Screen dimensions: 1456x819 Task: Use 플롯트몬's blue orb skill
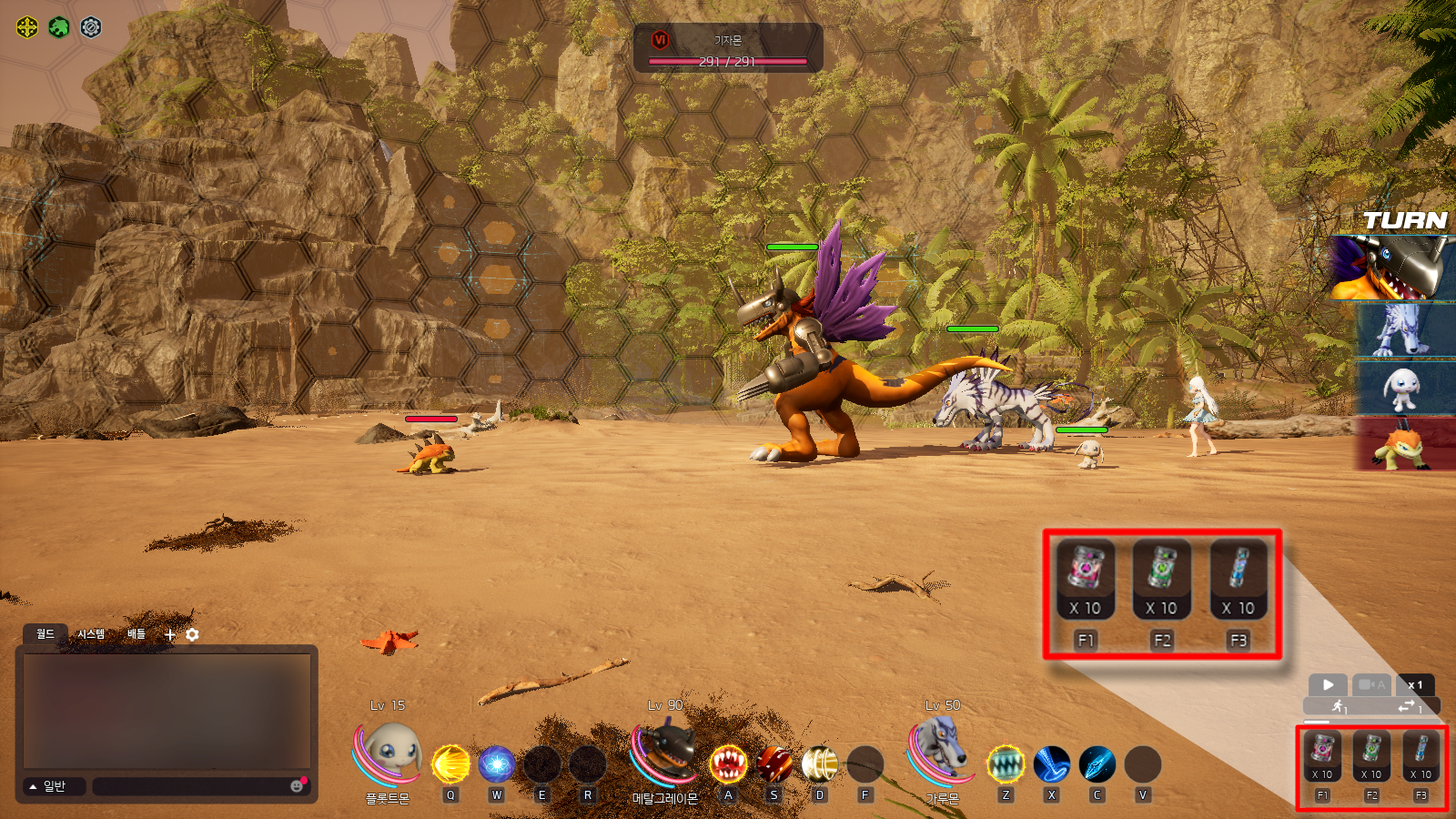(497, 764)
